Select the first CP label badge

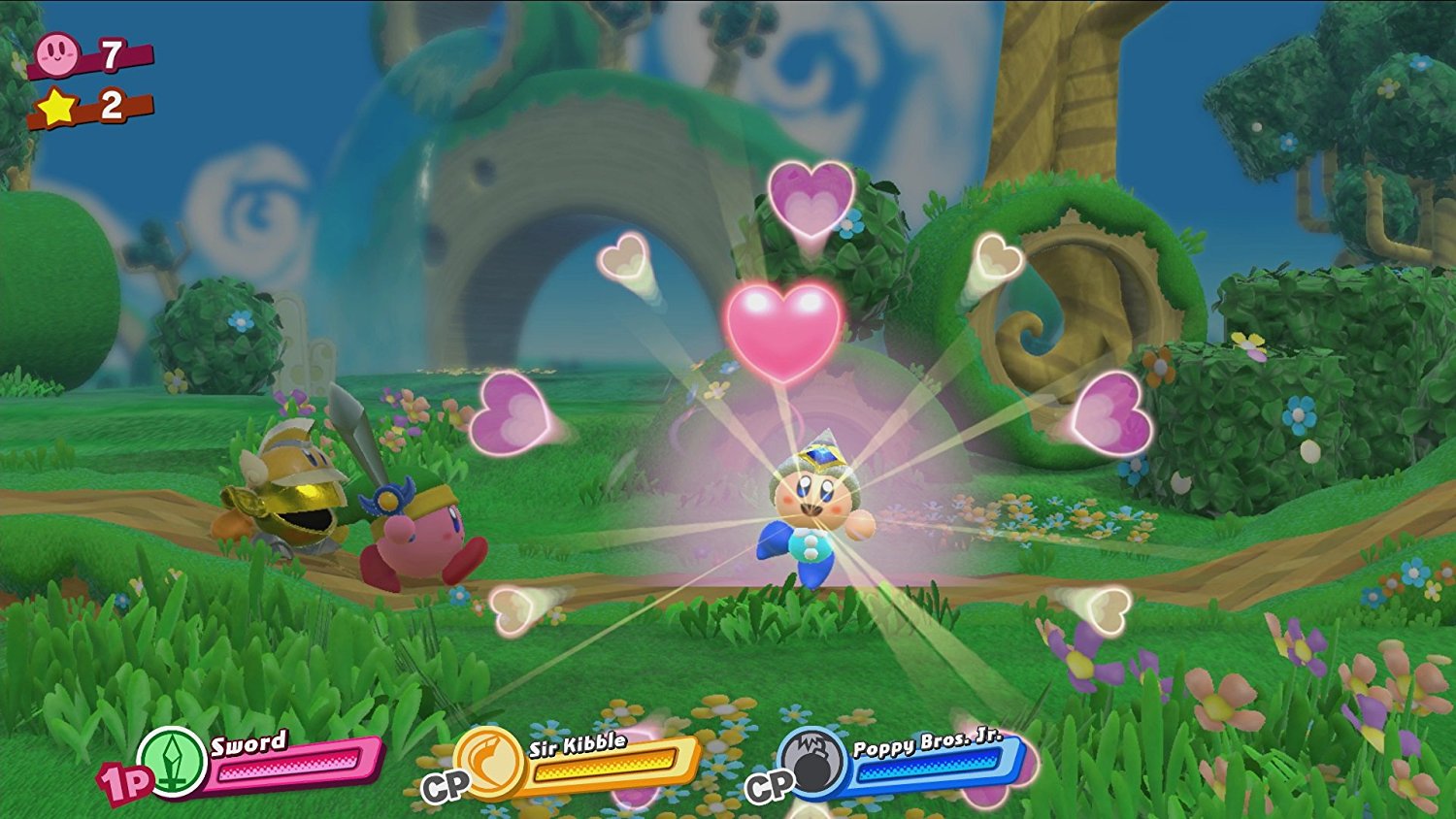click(x=446, y=786)
